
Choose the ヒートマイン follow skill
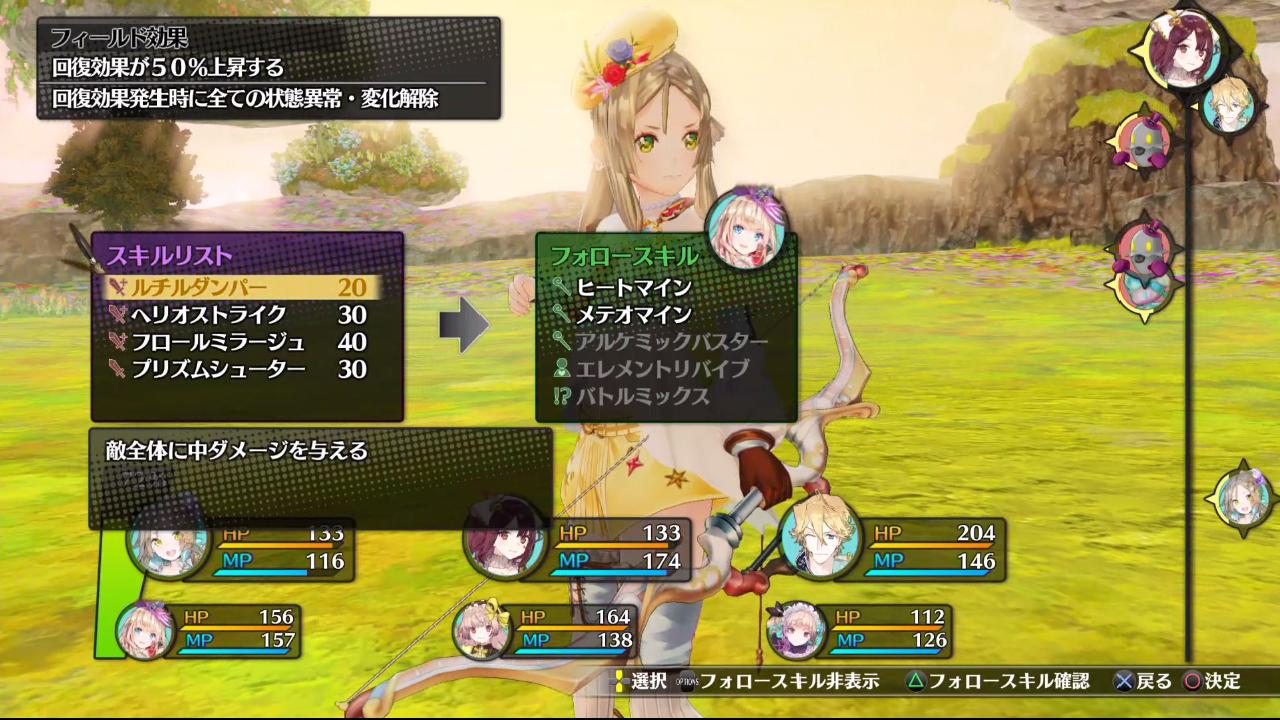[634, 288]
